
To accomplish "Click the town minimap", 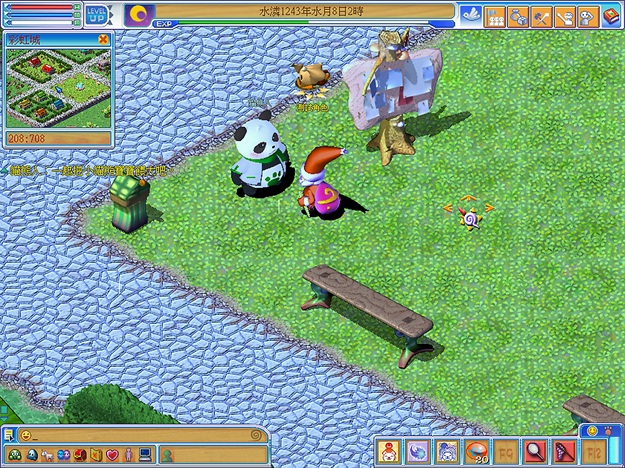I will click(x=57, y=88).
